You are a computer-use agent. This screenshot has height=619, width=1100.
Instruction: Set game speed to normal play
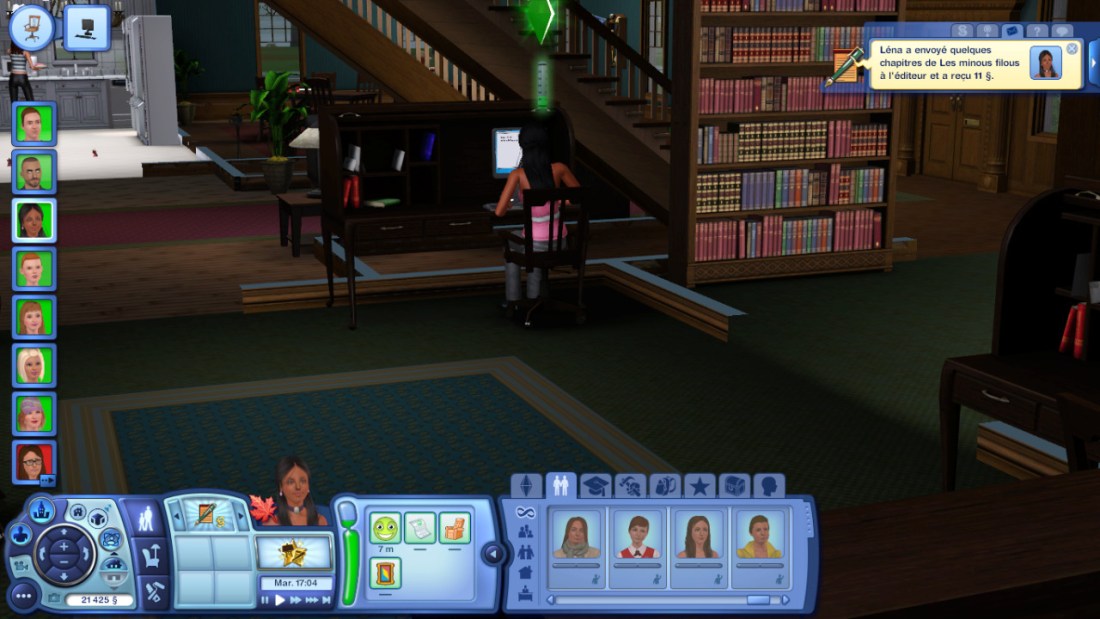pyautogui.click(x=280, y=600)
